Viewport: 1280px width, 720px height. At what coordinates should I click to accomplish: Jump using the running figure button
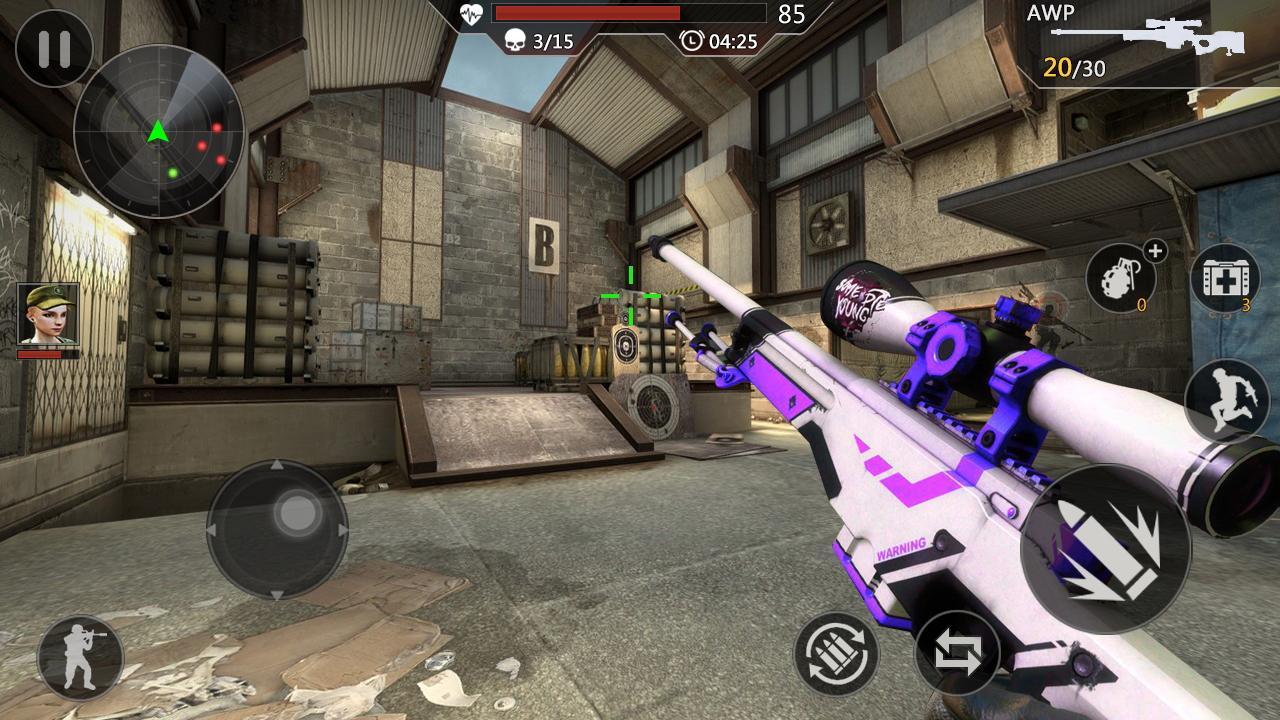pyautogui.click(x=1226, y=400)
